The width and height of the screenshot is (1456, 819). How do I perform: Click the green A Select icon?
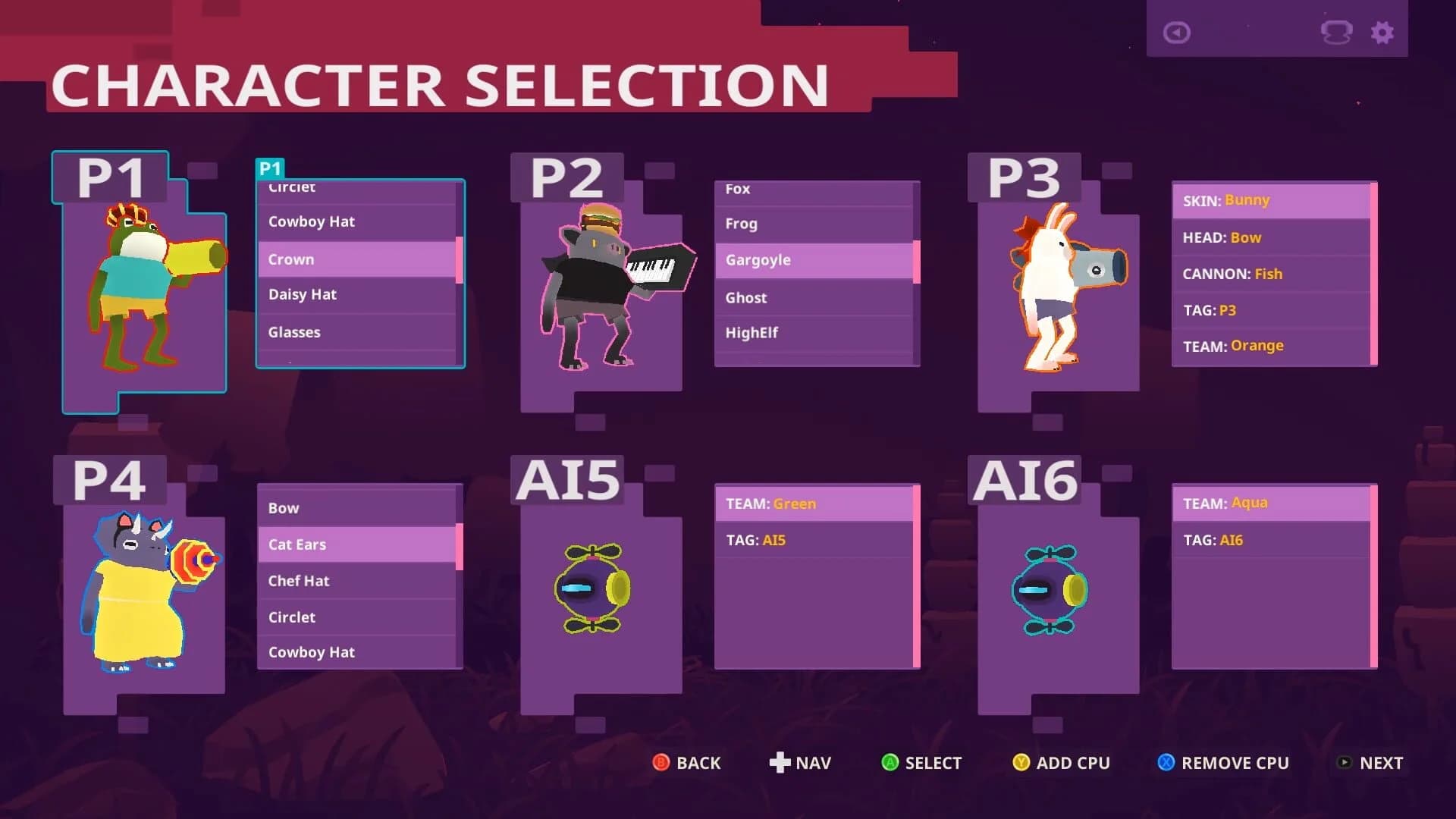tap(890, 764)
